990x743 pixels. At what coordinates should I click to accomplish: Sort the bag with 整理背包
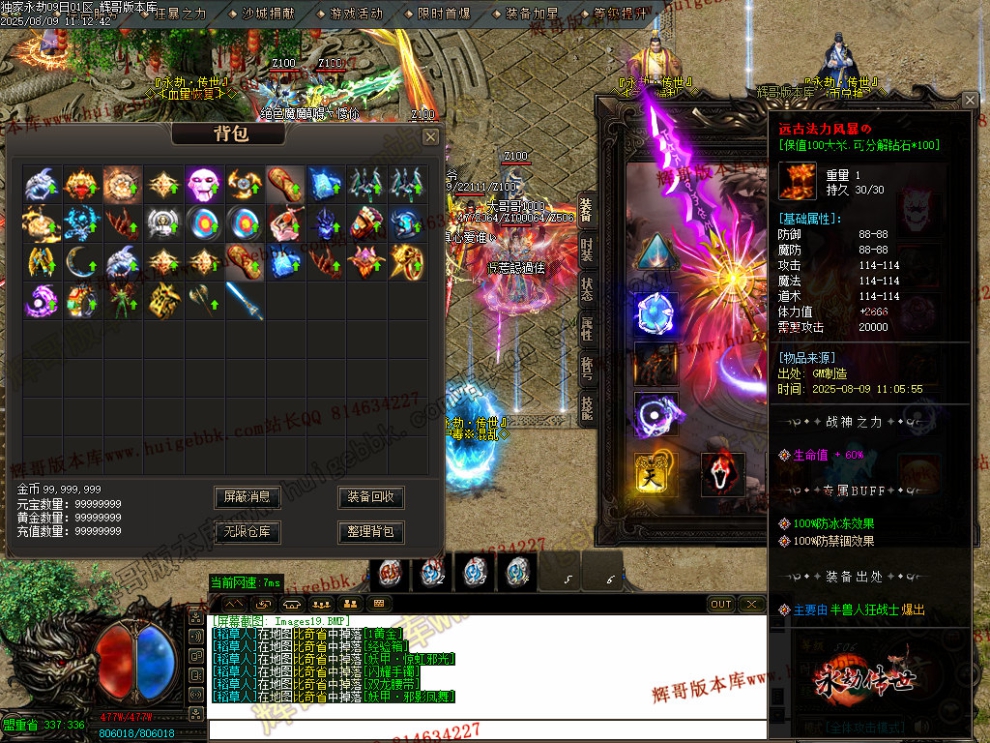(371, 531)
